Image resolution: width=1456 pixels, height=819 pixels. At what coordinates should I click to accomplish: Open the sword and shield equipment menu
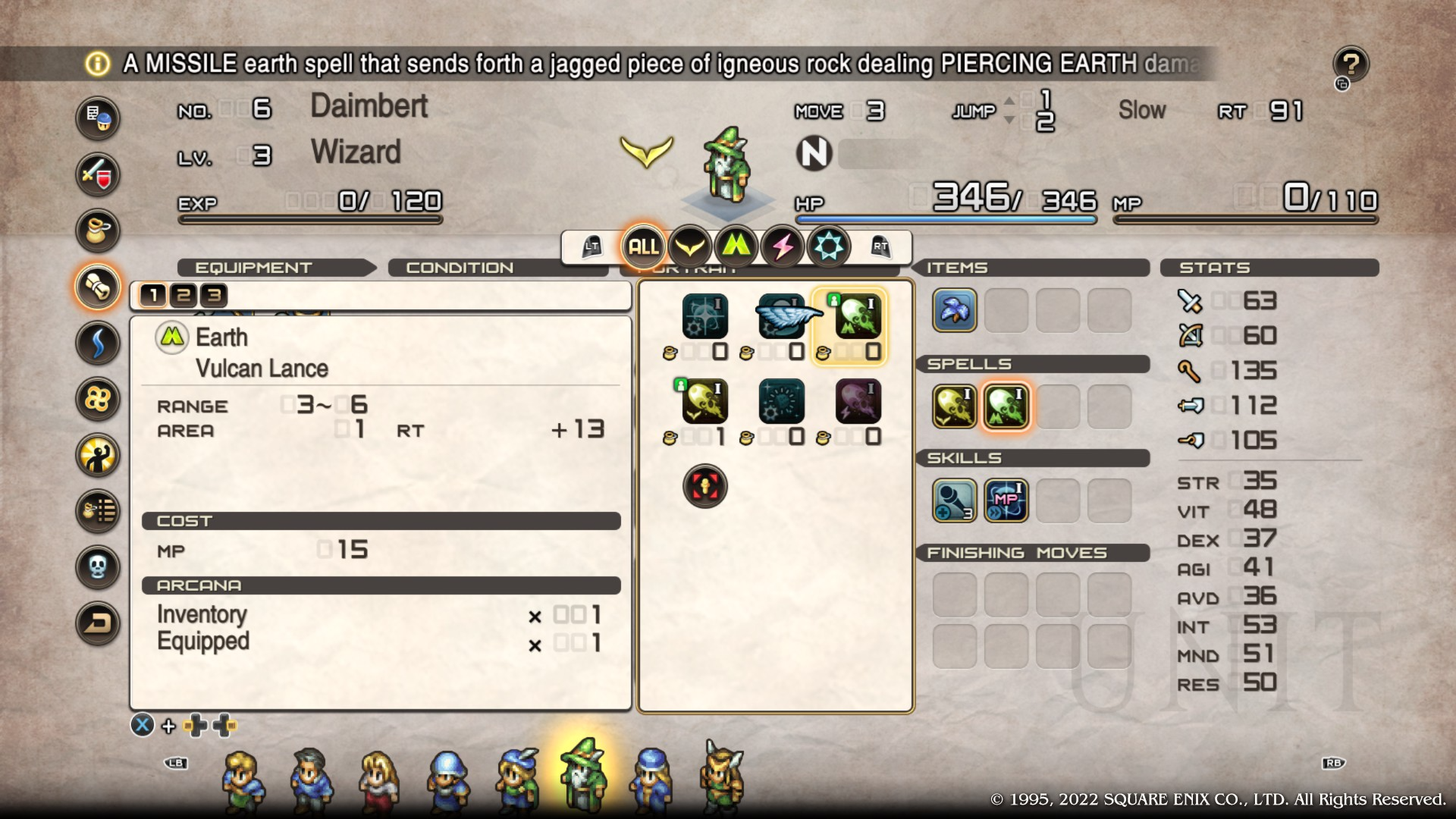(98, 174)
